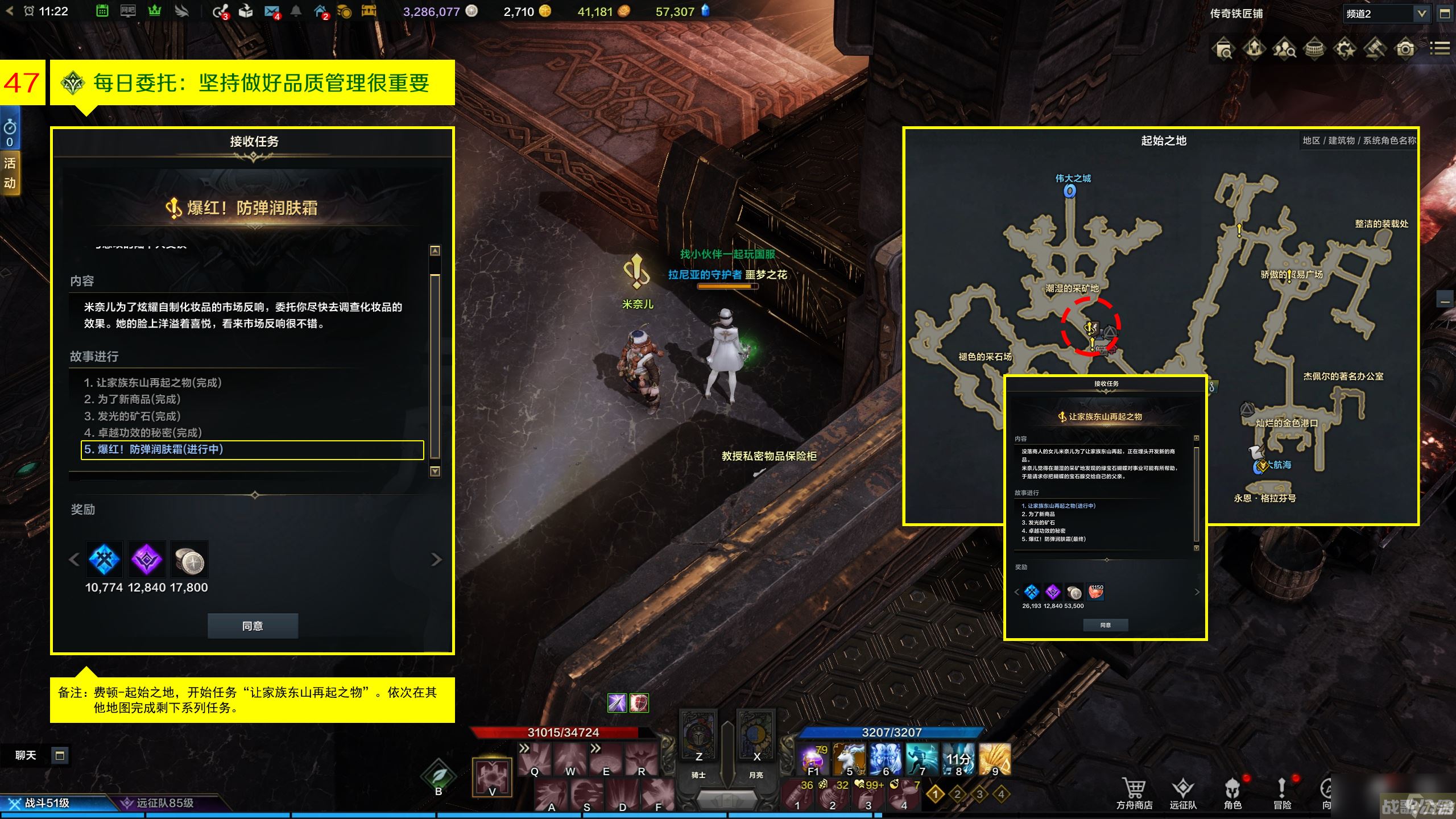Image resolution: width=1456 pixels, height=819 pixels.
Task: Select story step 5 爆红！防弹润肤霜
Action: 253,449
